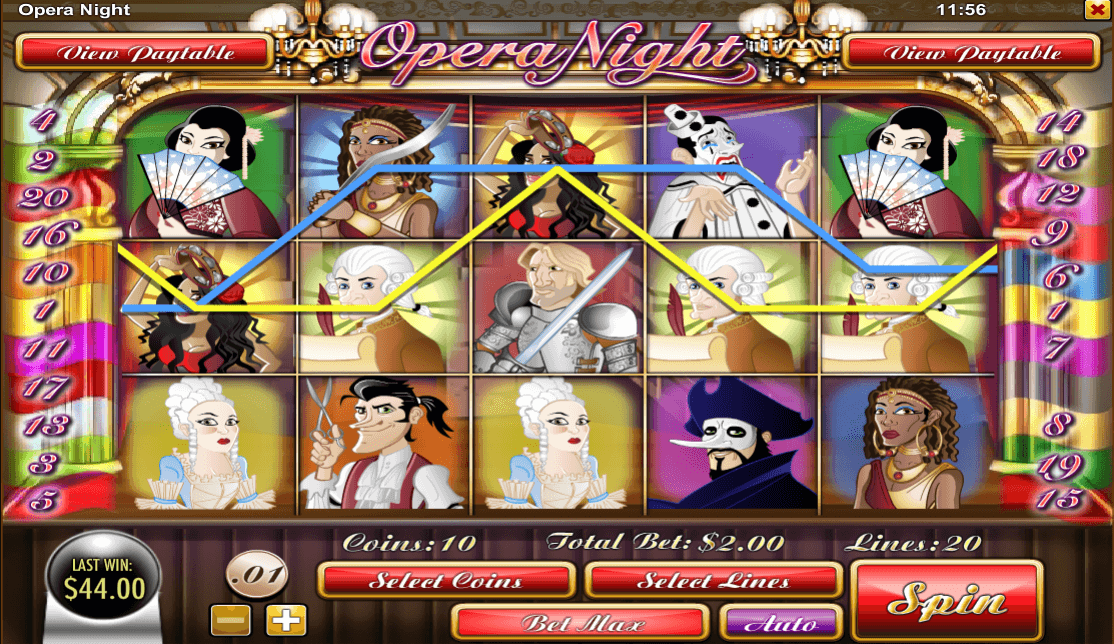
Task: Start Auto spin mode
Action: click(x=780, y=622)
